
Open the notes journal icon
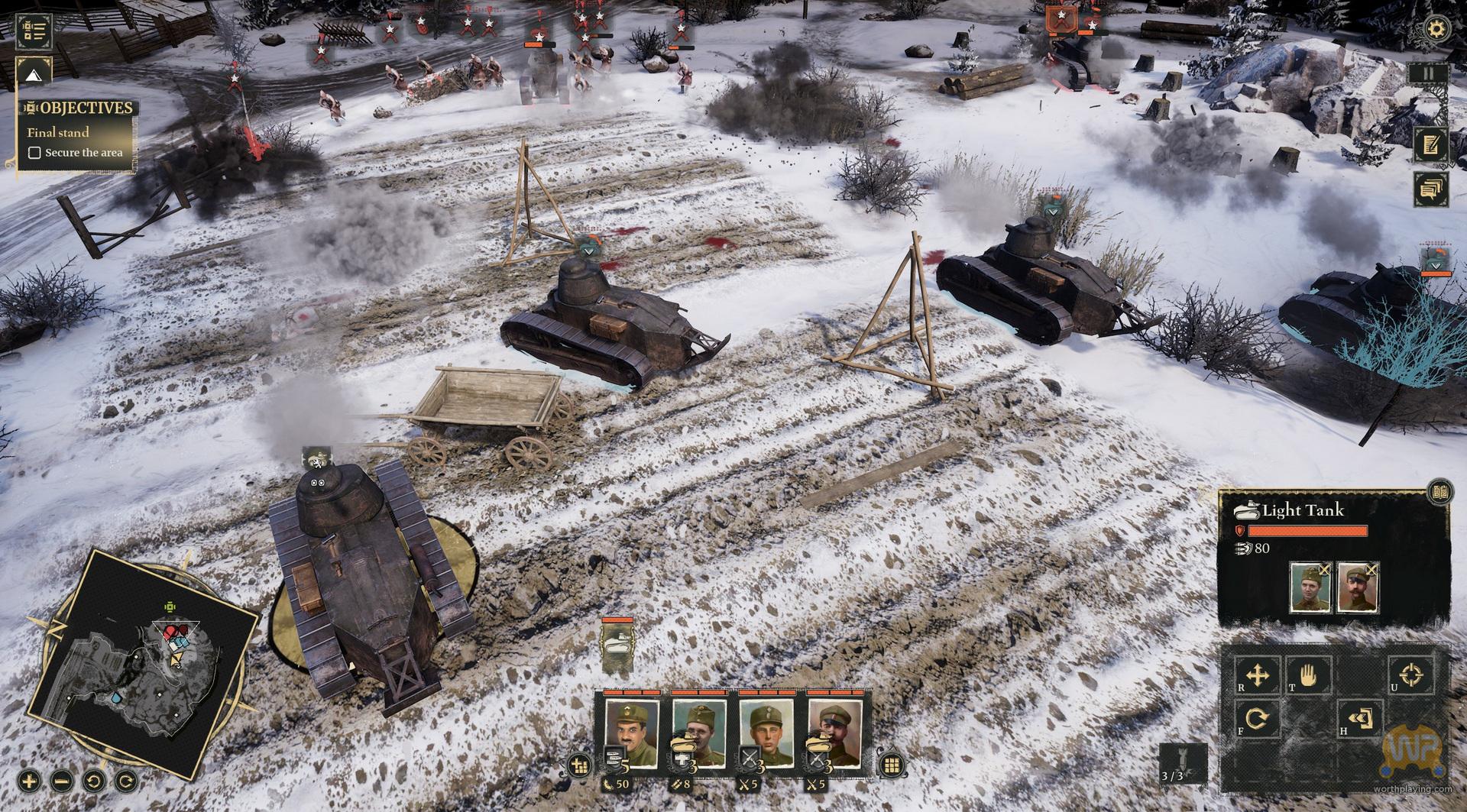[x=1430, y=144]
